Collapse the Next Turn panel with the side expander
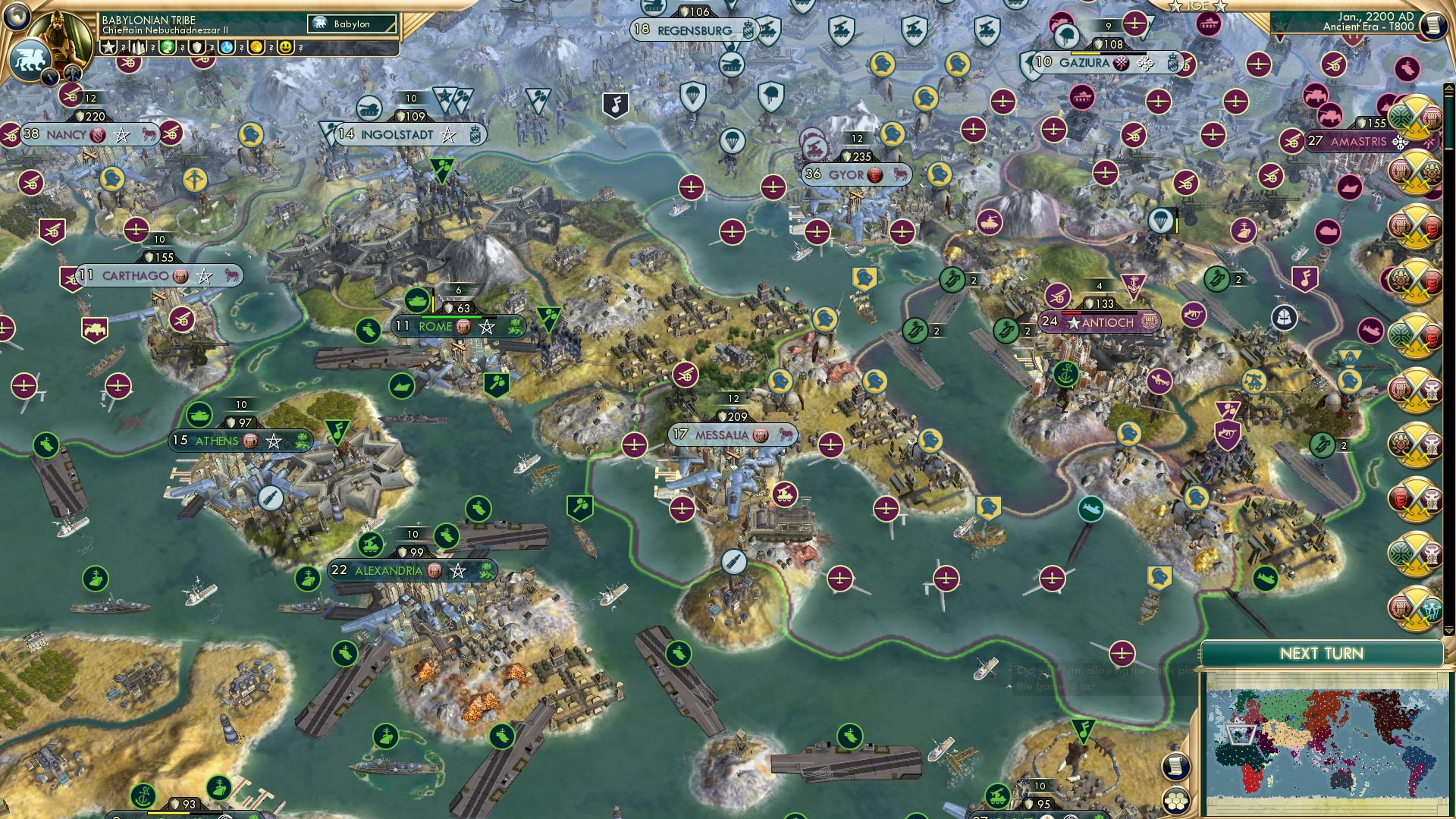1456x819 pixels. 1199,653
